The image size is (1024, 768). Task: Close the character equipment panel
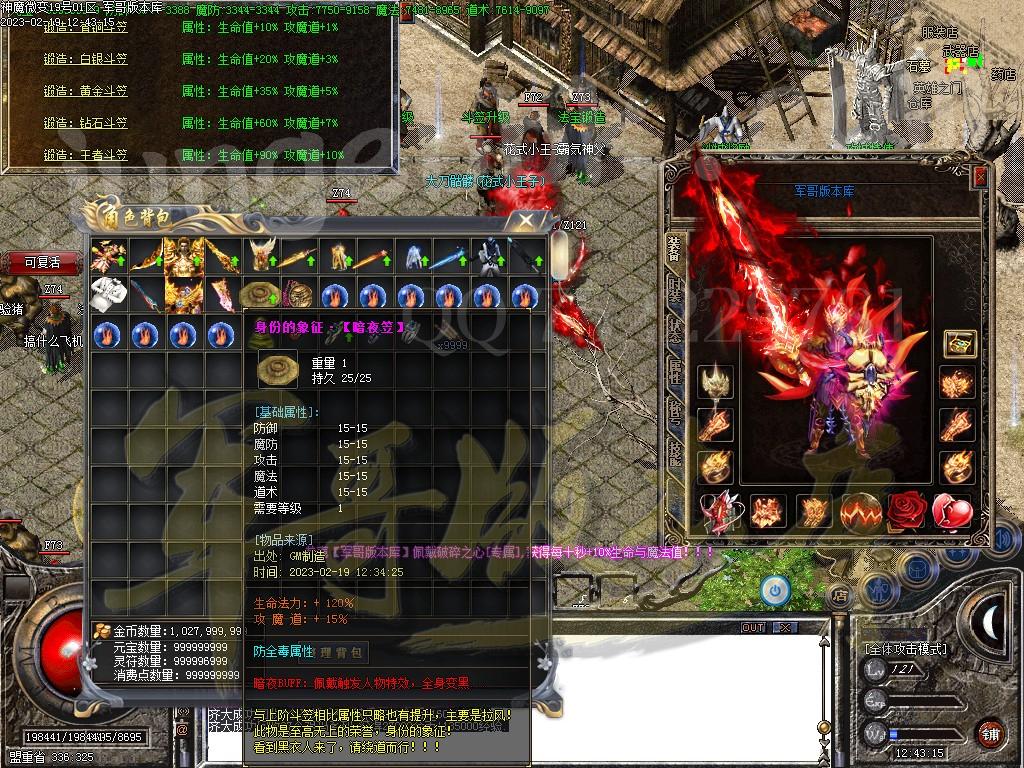point(980,177)
